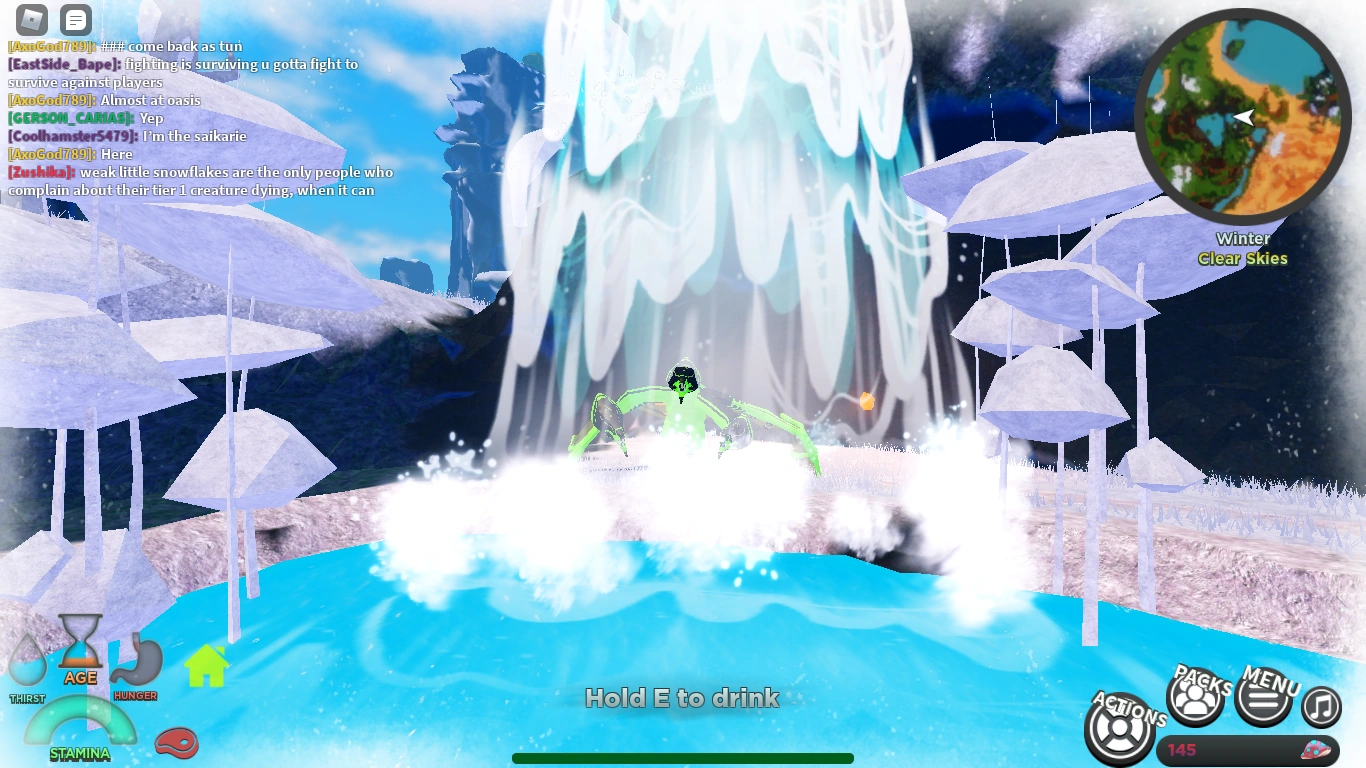
Task: Click the Clear Skies weather label
Action: tap(1242, 258)
